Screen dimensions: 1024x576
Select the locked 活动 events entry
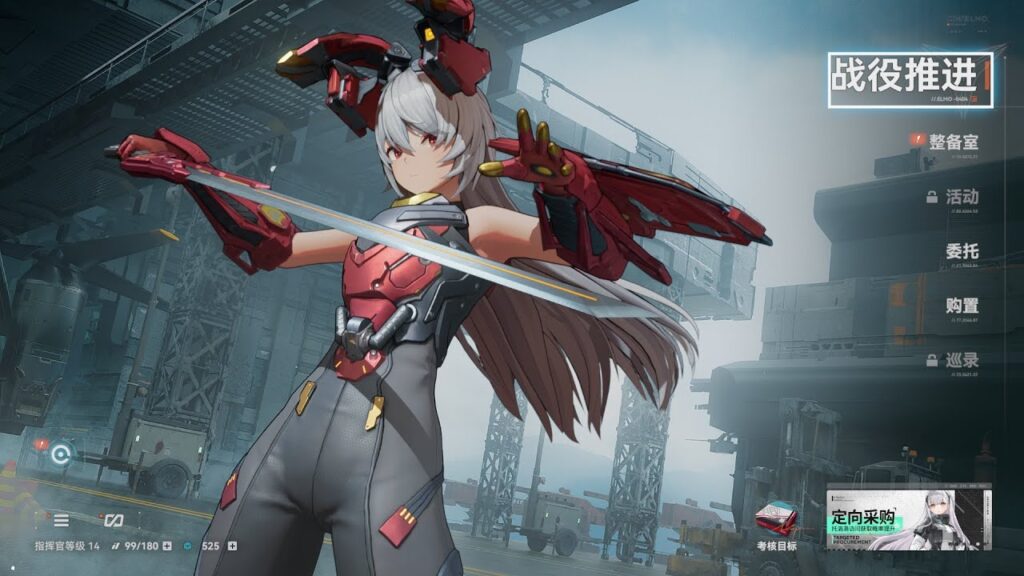[x=961, y=196]
